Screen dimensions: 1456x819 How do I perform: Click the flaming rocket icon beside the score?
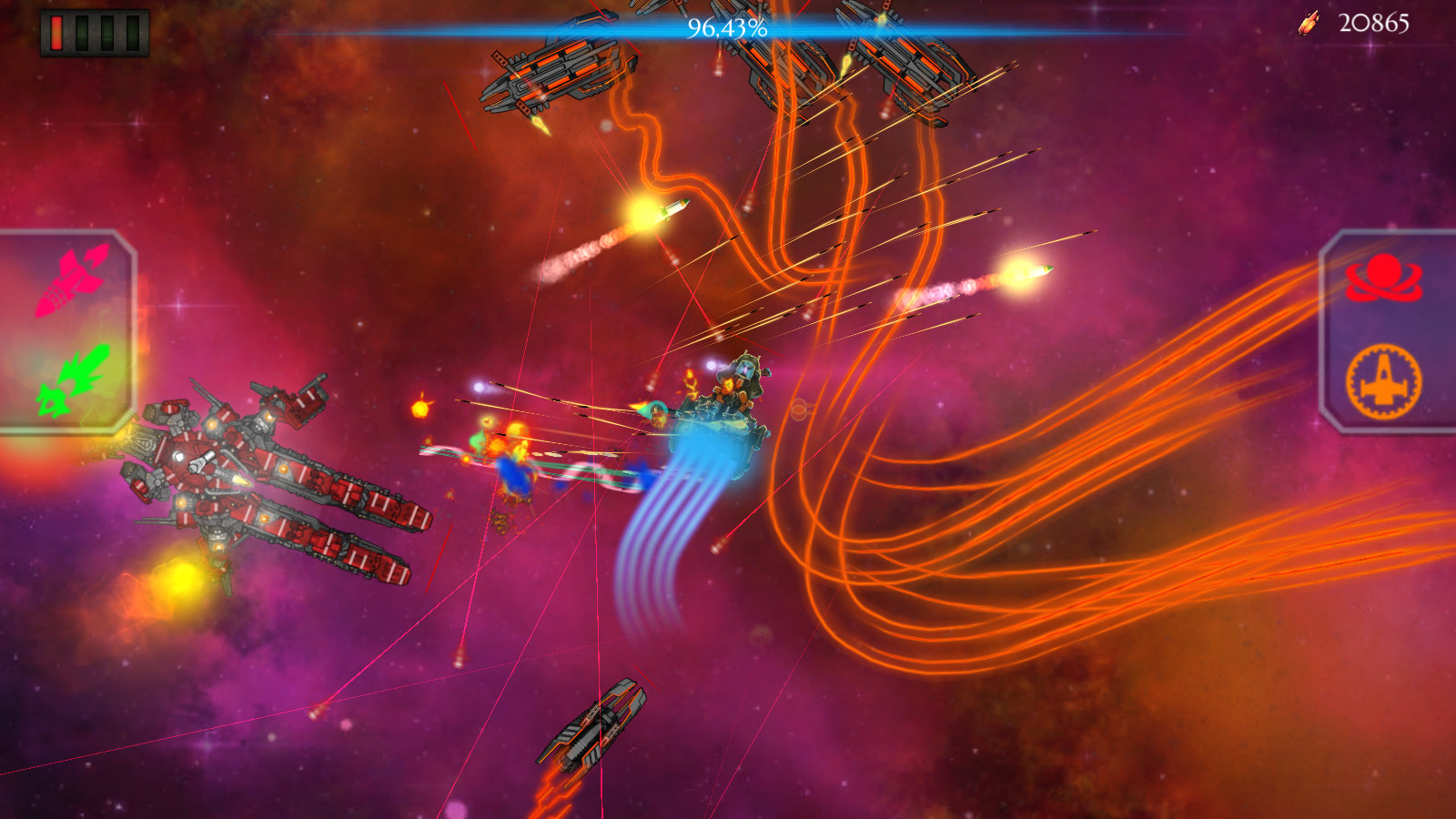1310,23
